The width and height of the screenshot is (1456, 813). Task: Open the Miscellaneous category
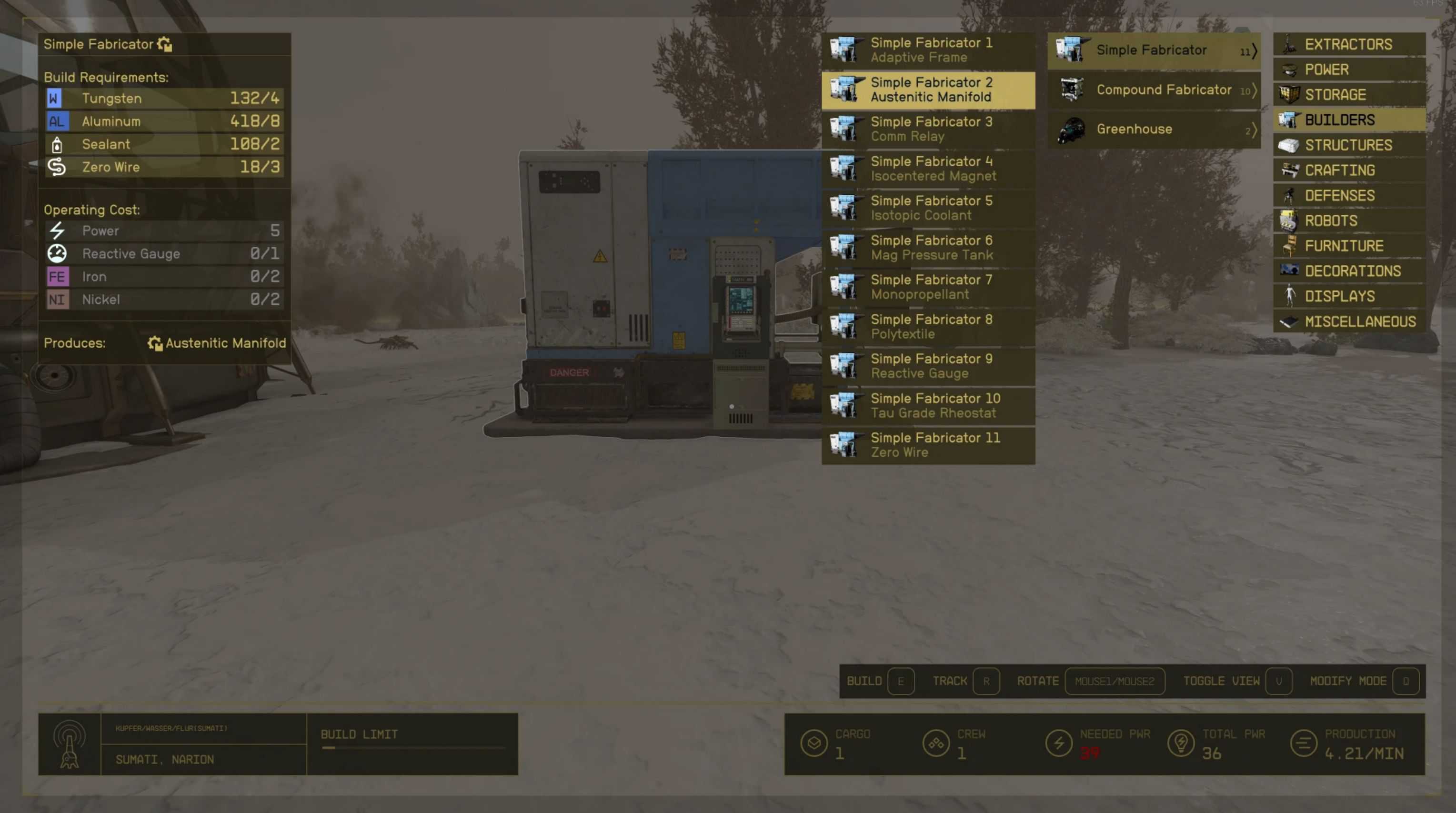pos(1349,321)
